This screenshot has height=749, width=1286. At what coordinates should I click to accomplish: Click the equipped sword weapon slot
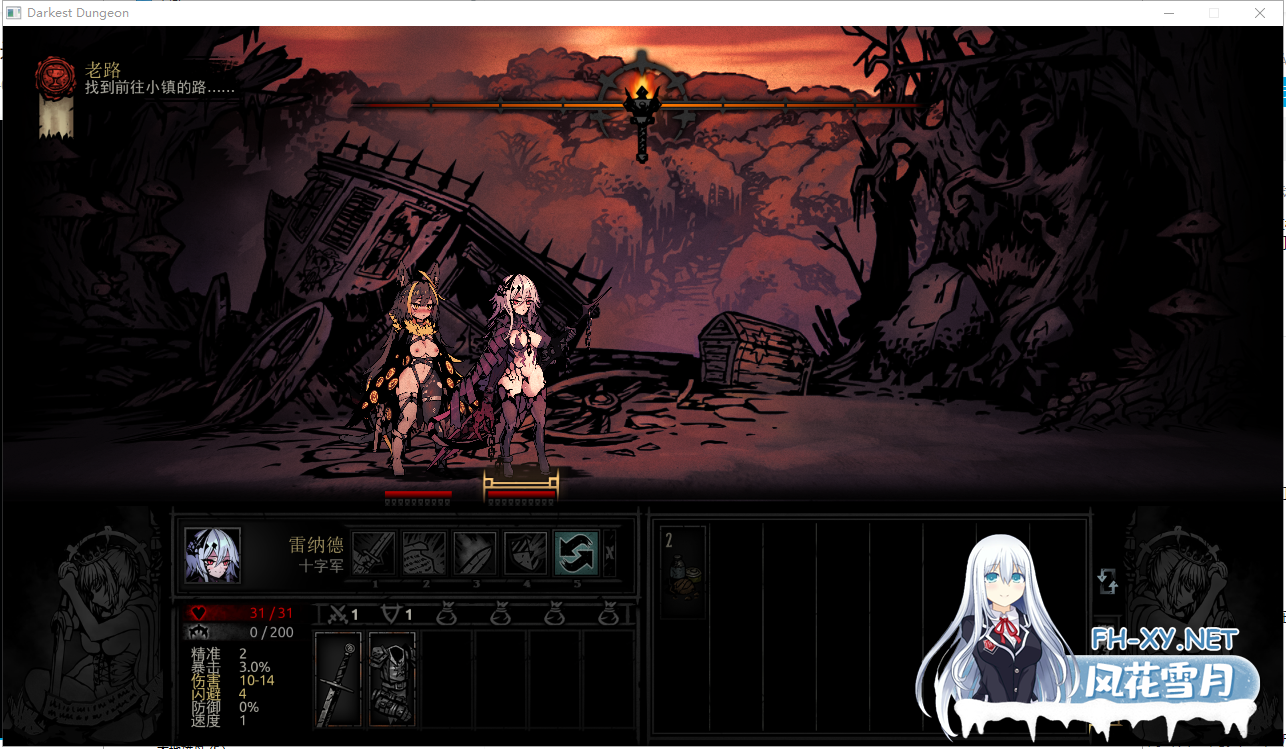pyautogui.click(x=337, y=680)
